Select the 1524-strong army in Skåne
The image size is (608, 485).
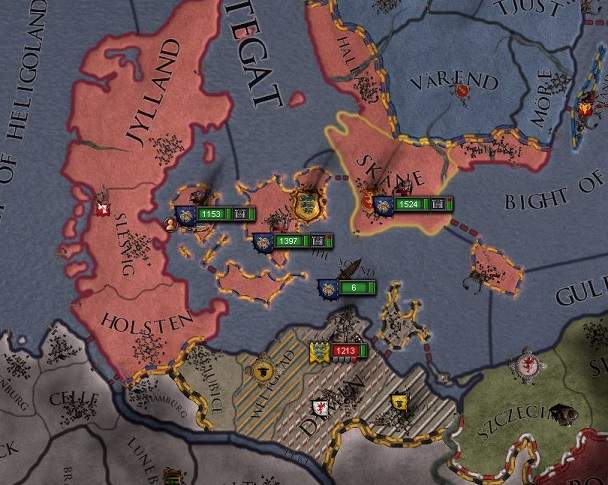pyautogui.click(x=408, y=205)
